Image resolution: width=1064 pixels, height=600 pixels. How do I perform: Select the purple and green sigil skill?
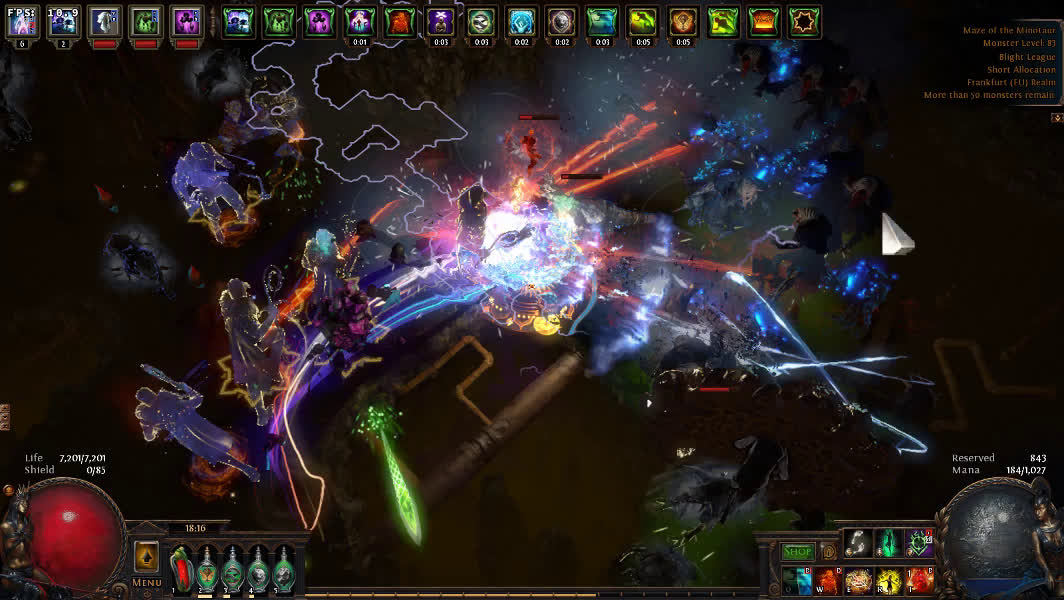tap(919, 543)
